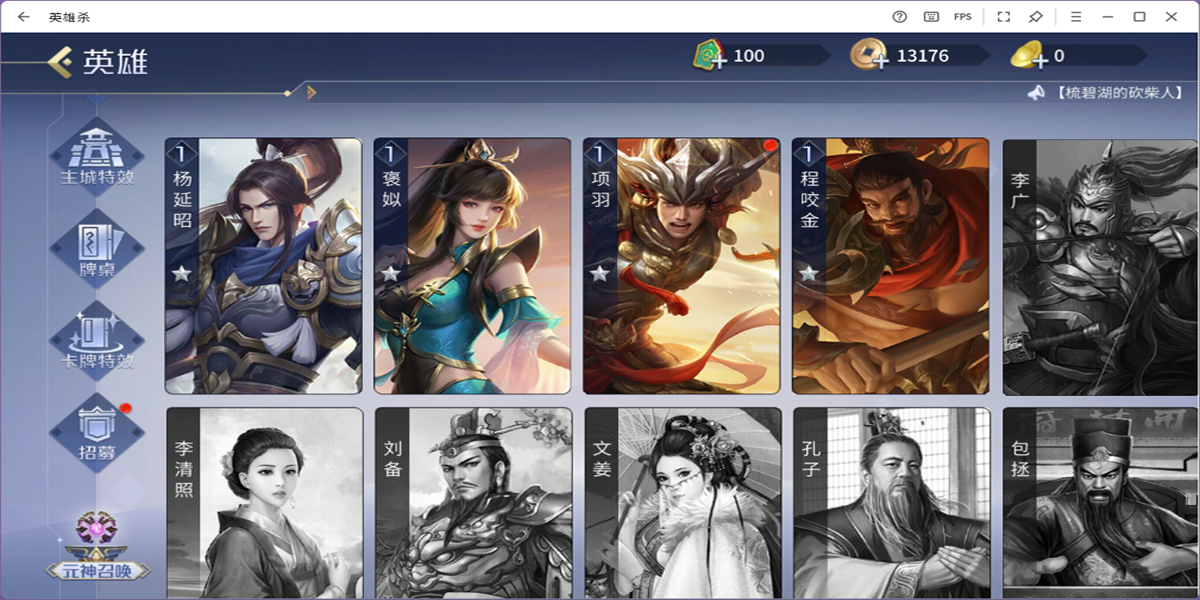Go back using the 英雄 back arrow

tap(61, 63)
